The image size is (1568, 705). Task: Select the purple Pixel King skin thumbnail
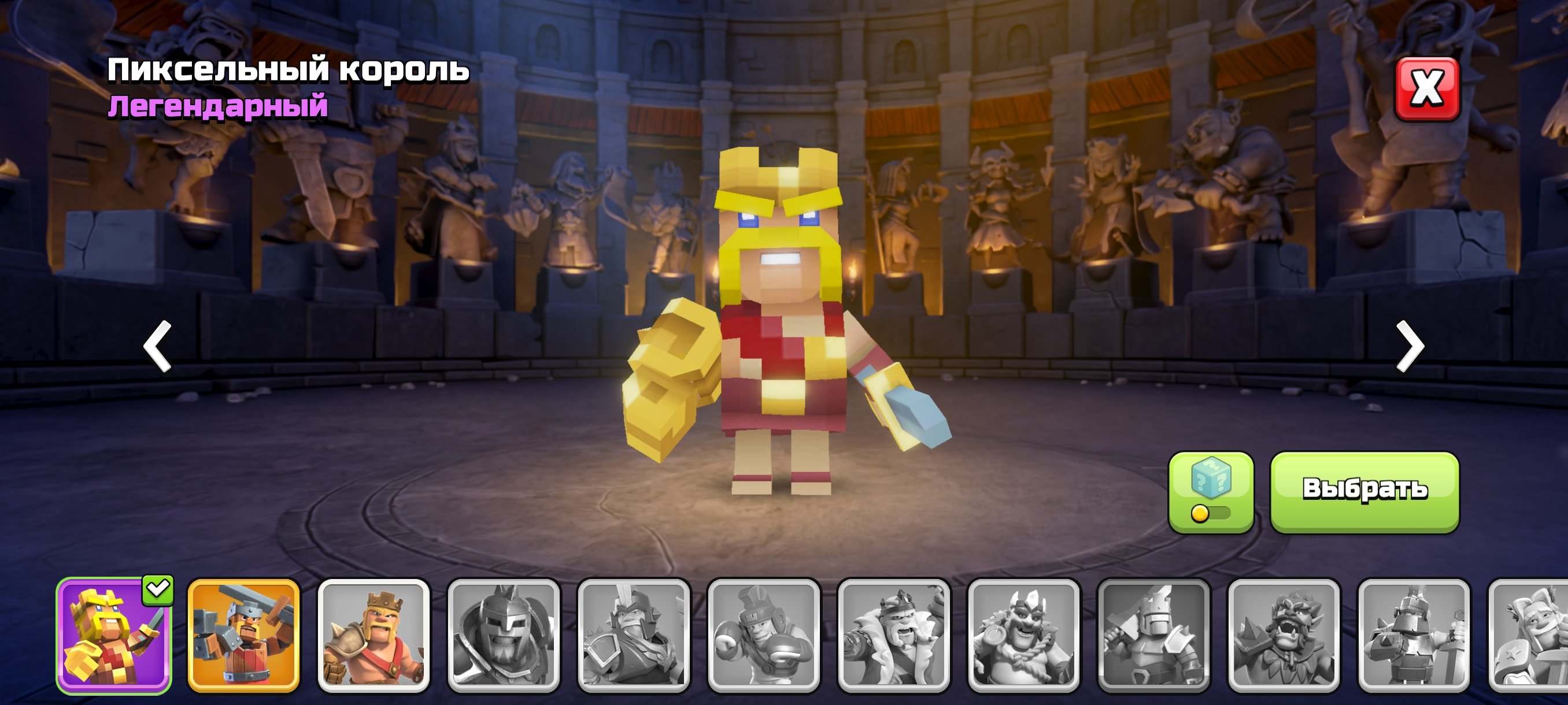point(114,635)
